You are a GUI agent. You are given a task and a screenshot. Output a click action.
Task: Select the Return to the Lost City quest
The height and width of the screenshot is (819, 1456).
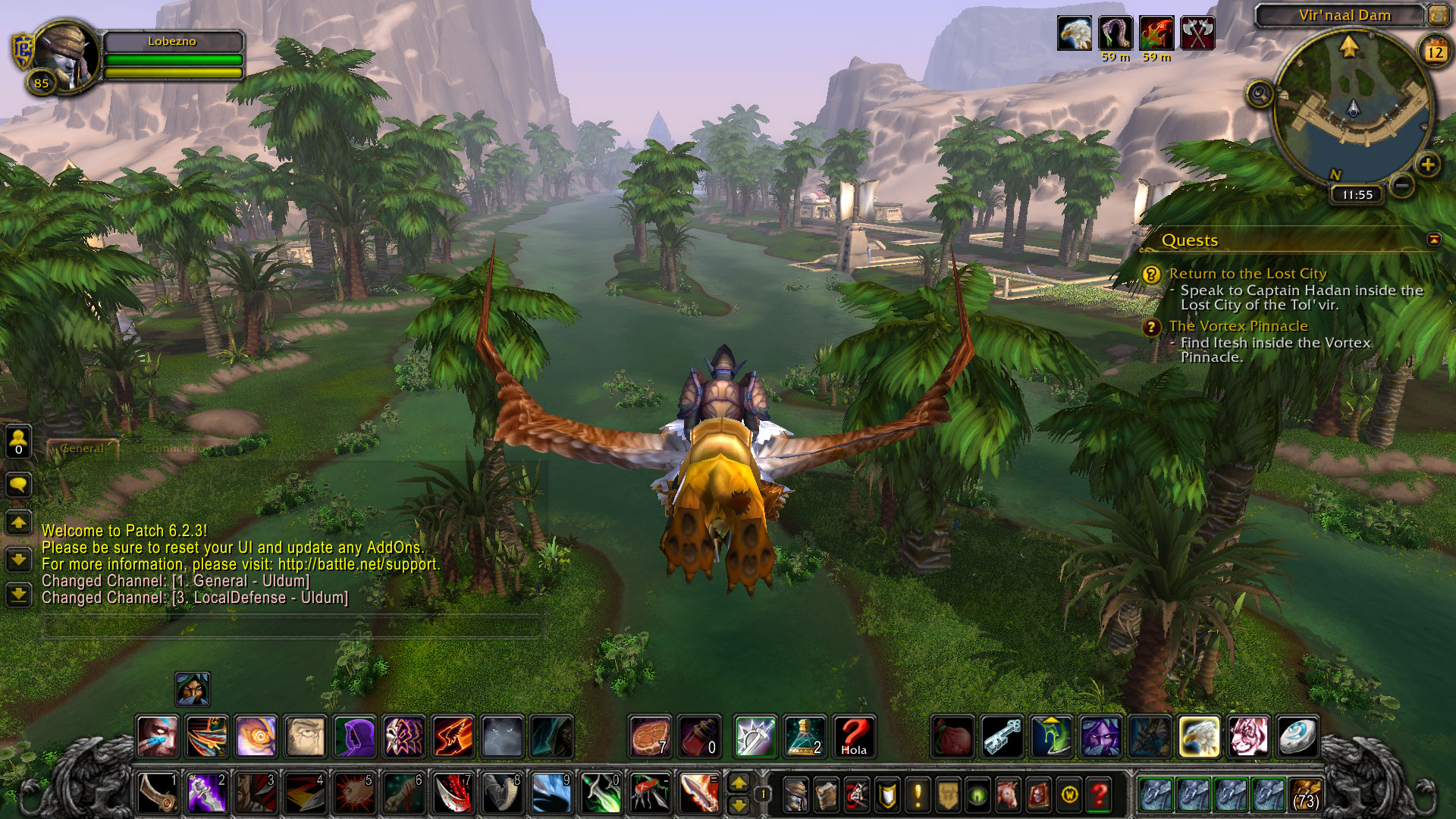click(x=1247, y=274)
